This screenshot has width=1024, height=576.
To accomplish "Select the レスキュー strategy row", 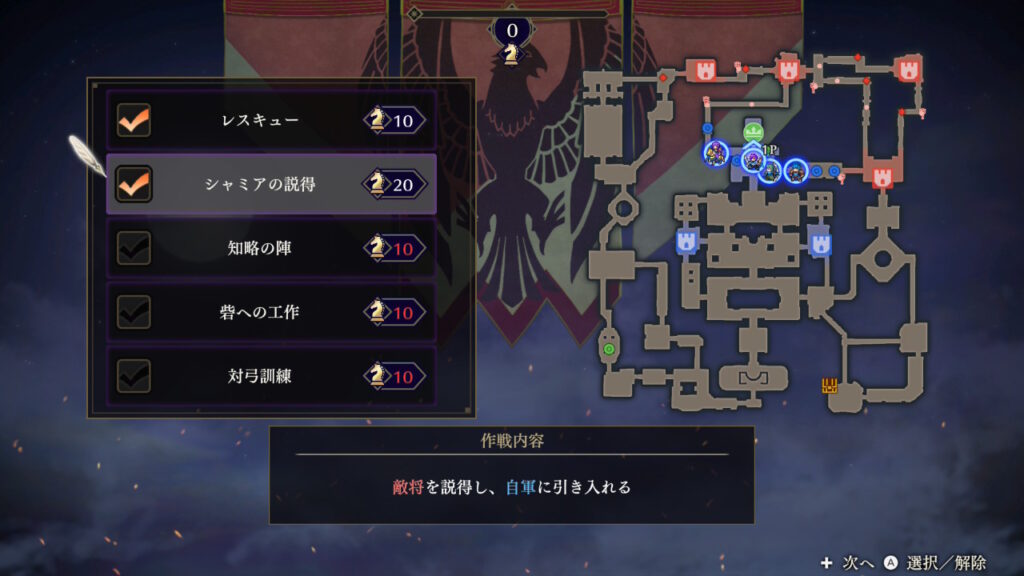I will tap(270, 121).
